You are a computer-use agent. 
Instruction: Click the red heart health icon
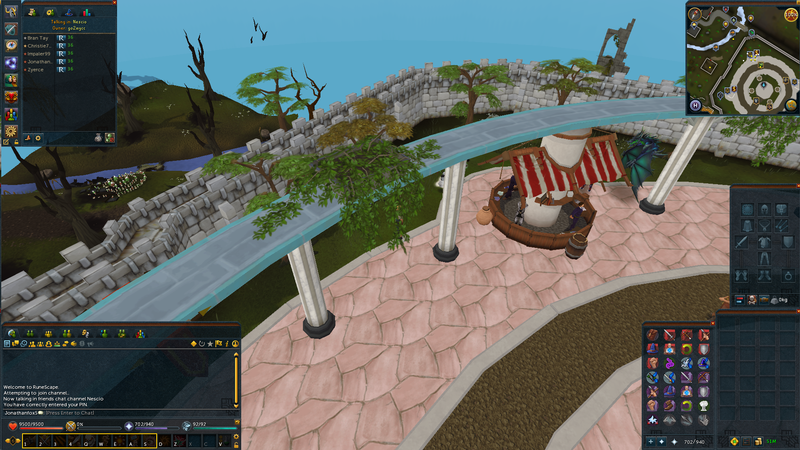13,426
